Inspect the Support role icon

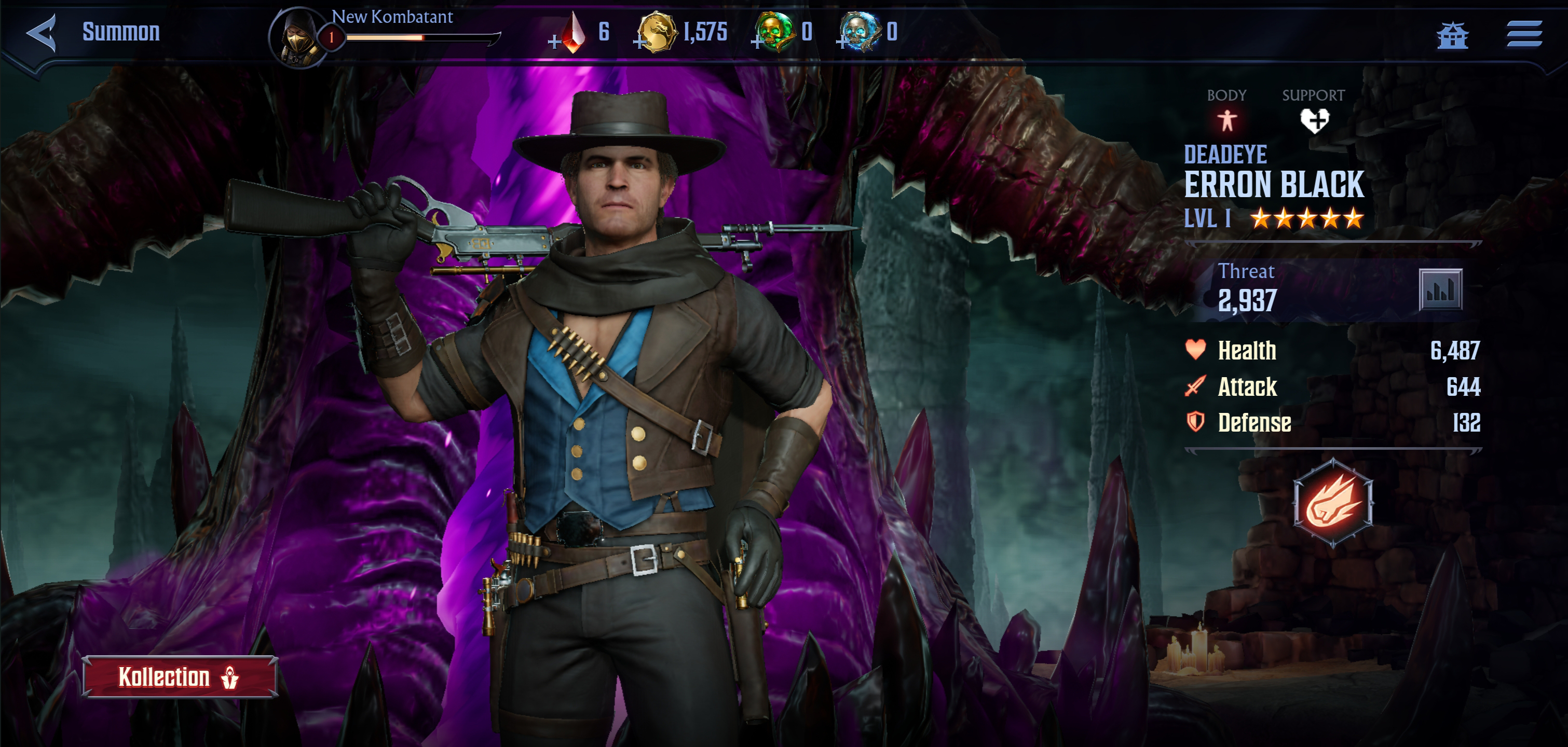[1314, 120]
